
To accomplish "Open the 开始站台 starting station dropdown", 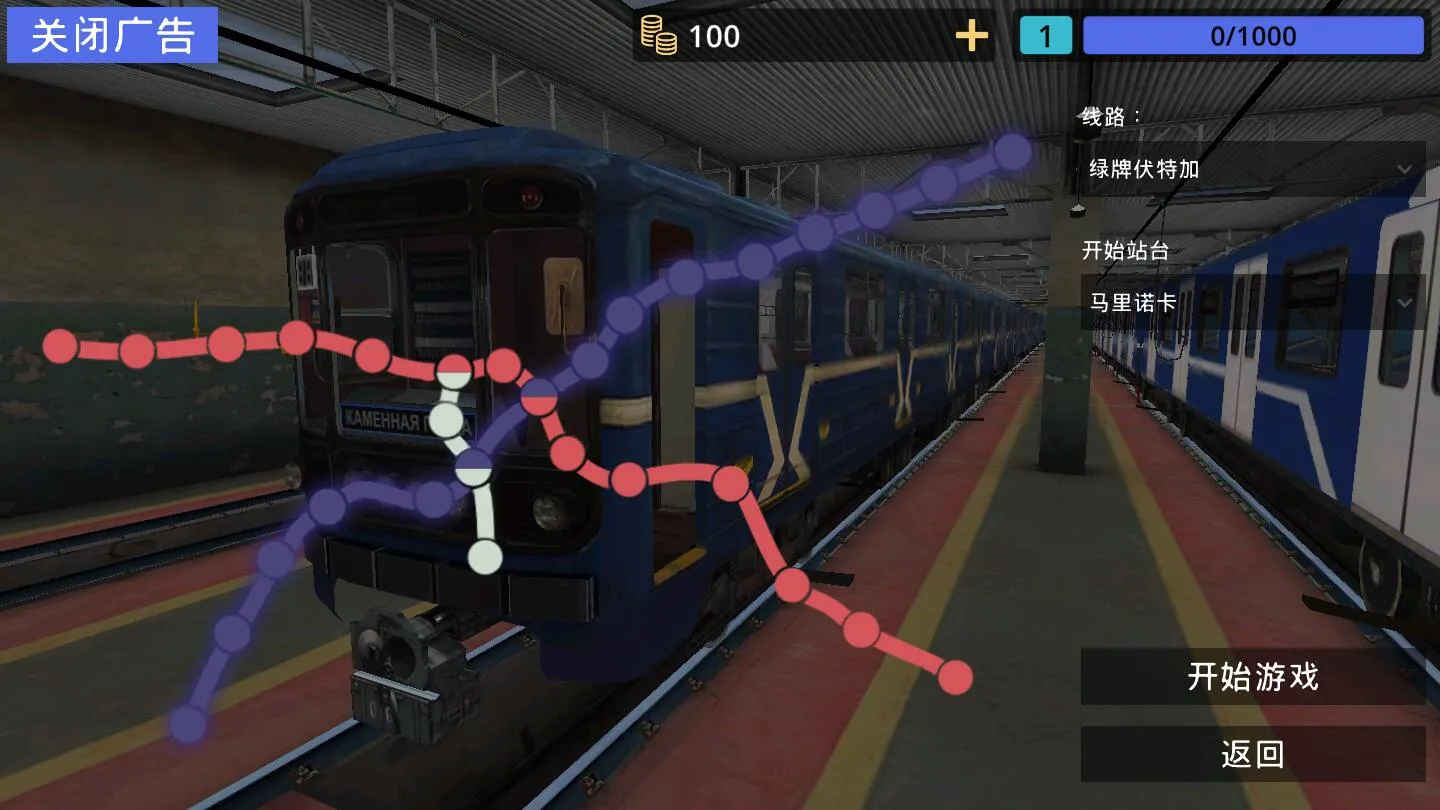I will pos(1252,302).
